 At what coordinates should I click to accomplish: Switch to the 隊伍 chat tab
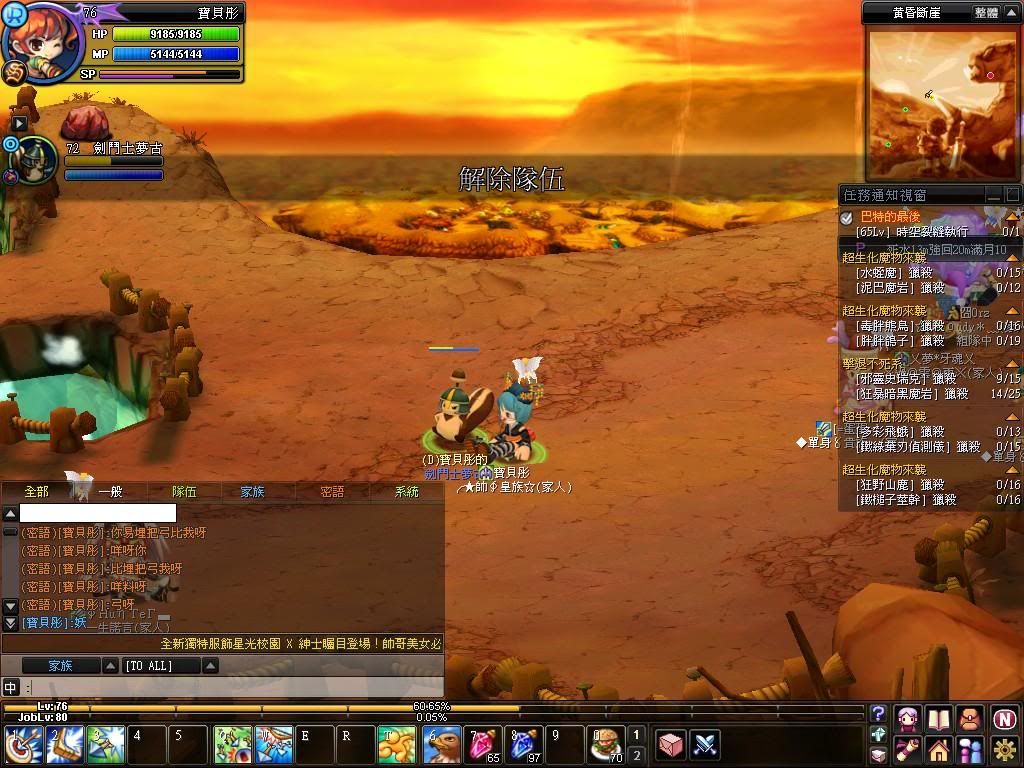pyautogui.click(x=184, y=491)
